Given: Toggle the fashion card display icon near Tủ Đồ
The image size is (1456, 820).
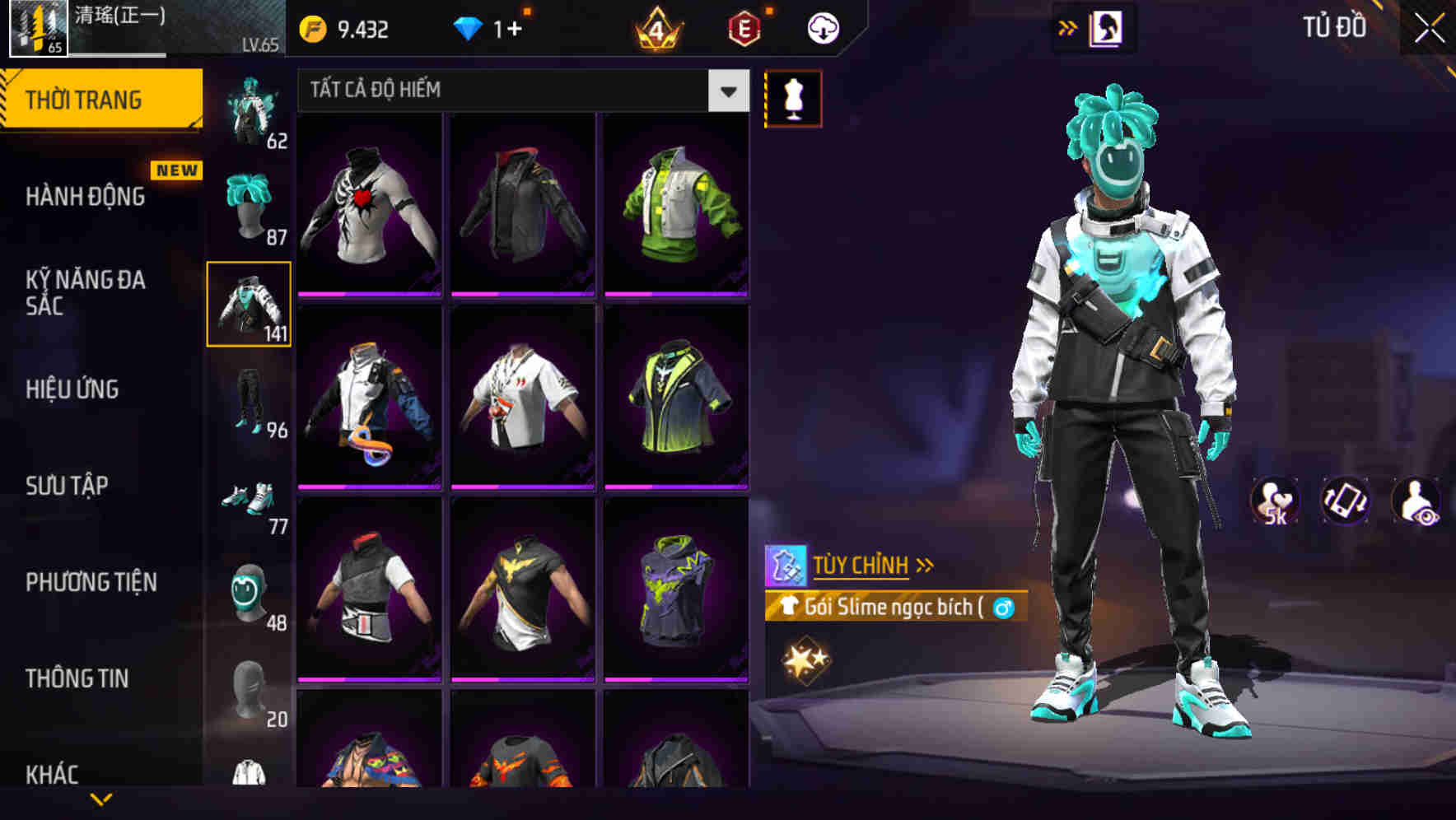Looking at the screenshot, I should [1107, 27].
